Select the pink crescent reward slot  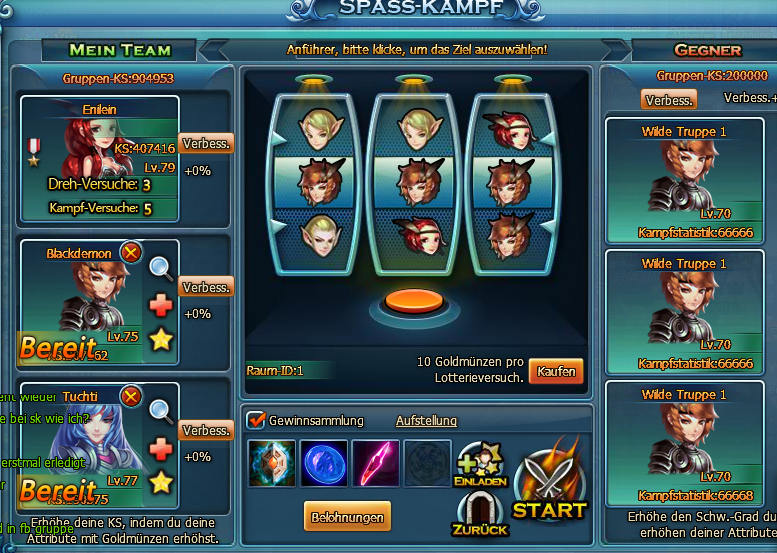click(375, 463)
